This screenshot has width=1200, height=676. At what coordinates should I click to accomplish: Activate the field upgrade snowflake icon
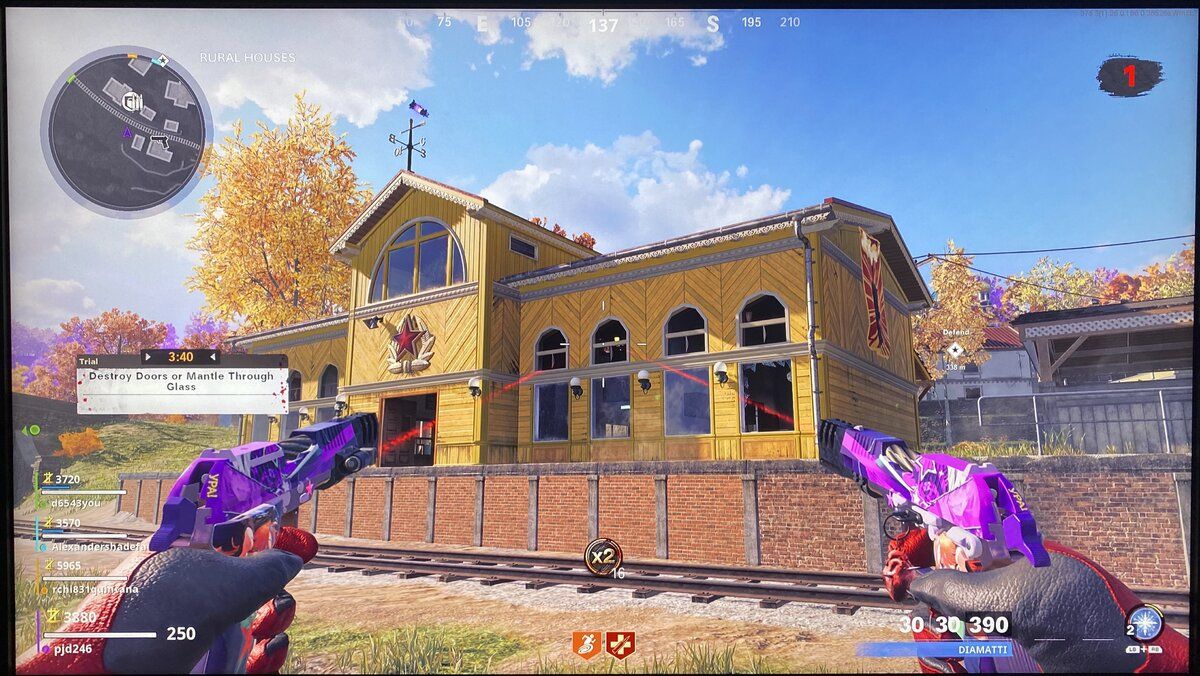[1142, 622]
